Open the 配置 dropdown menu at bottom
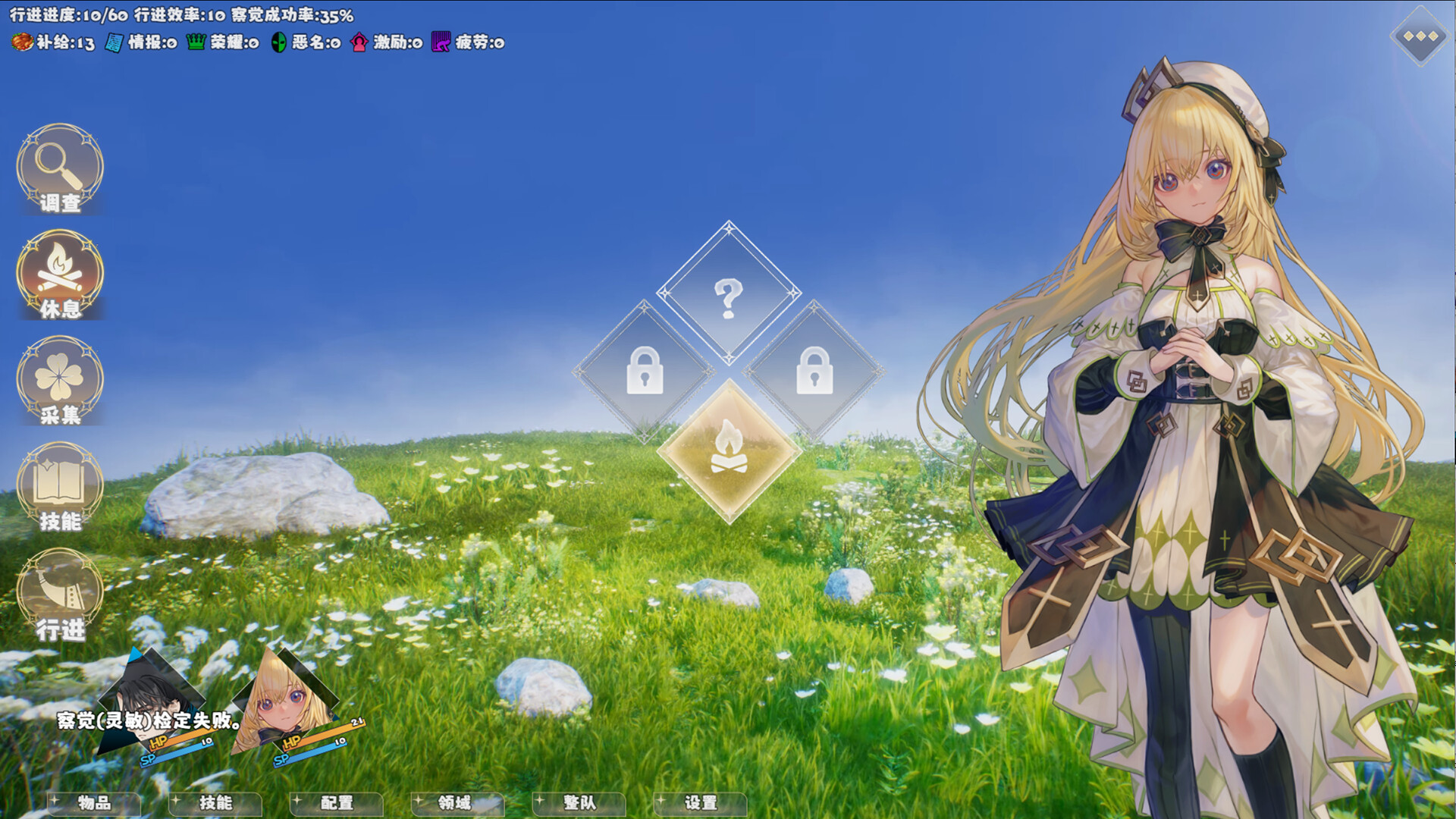The image size is (1456, 819). click(x=336, y=804)
